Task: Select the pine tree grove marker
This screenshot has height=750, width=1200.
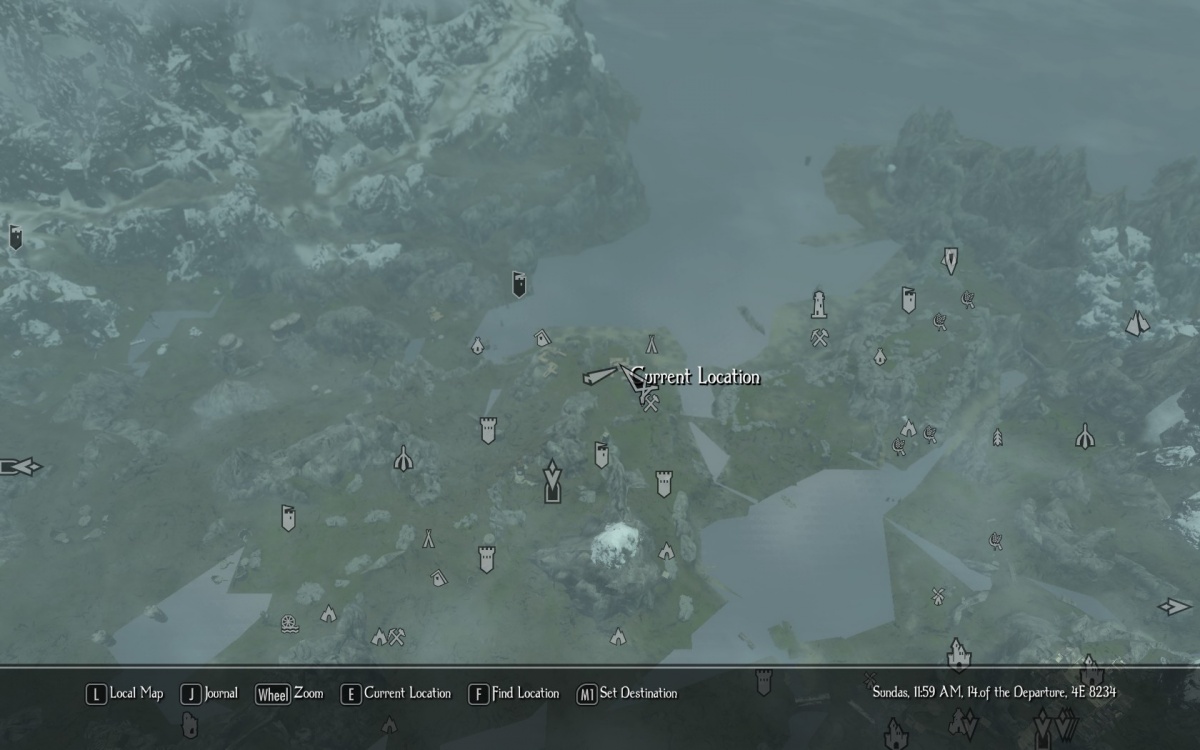Action: (997, 437)
